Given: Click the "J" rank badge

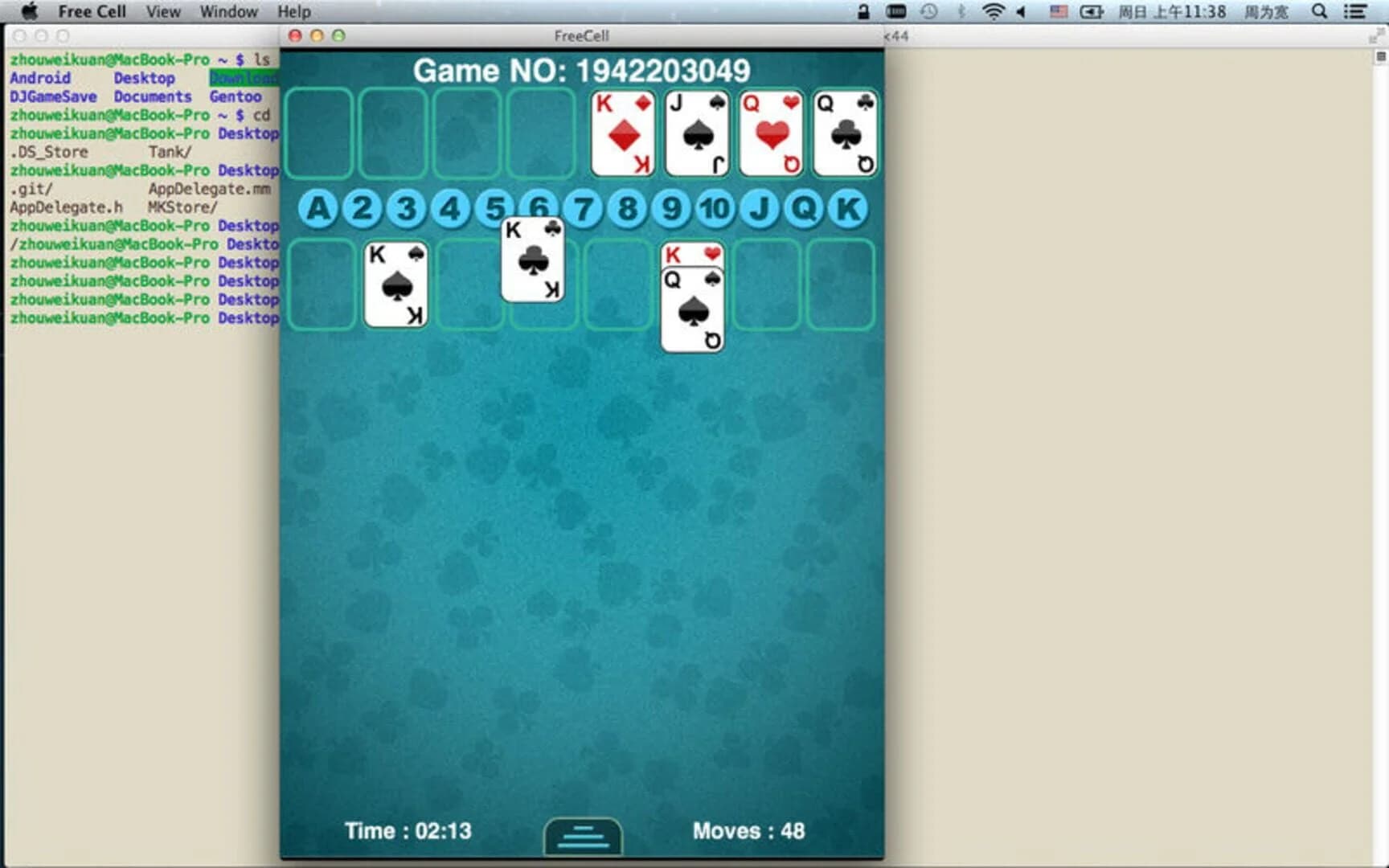Looking at the screenshot, I should click(x=757, y=208).
